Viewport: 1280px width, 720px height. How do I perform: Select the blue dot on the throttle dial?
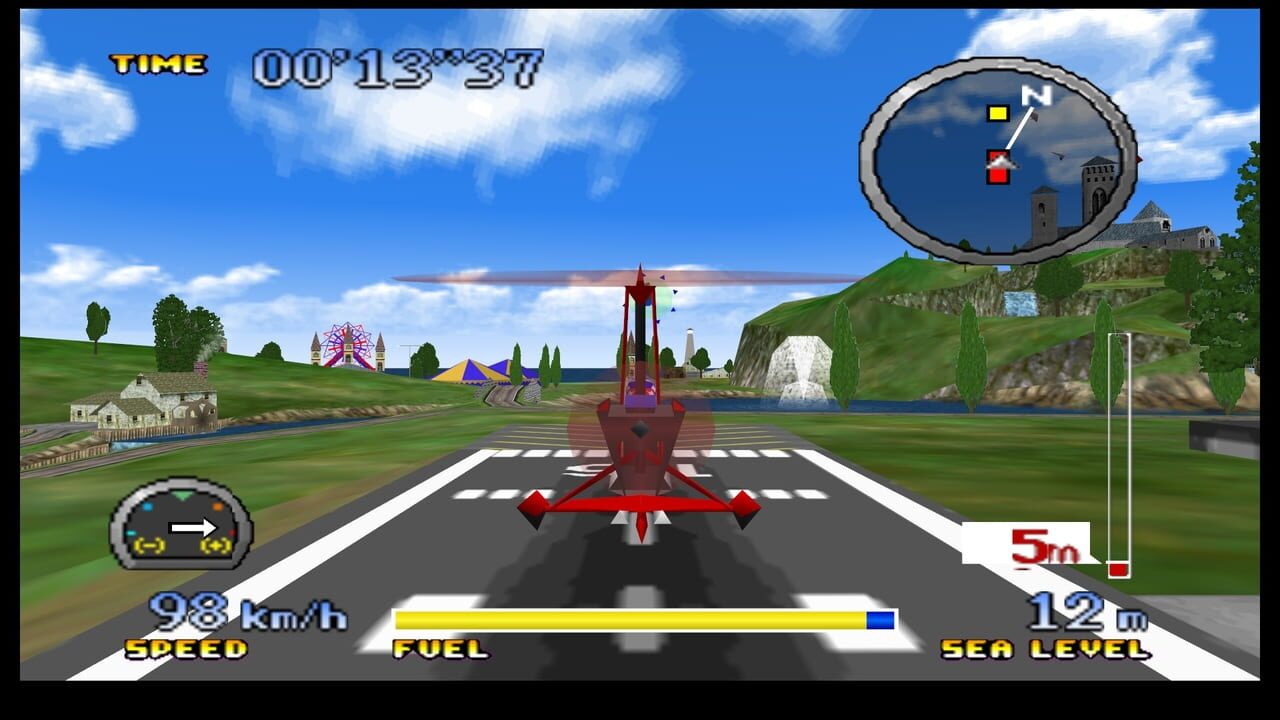point(148,506)
